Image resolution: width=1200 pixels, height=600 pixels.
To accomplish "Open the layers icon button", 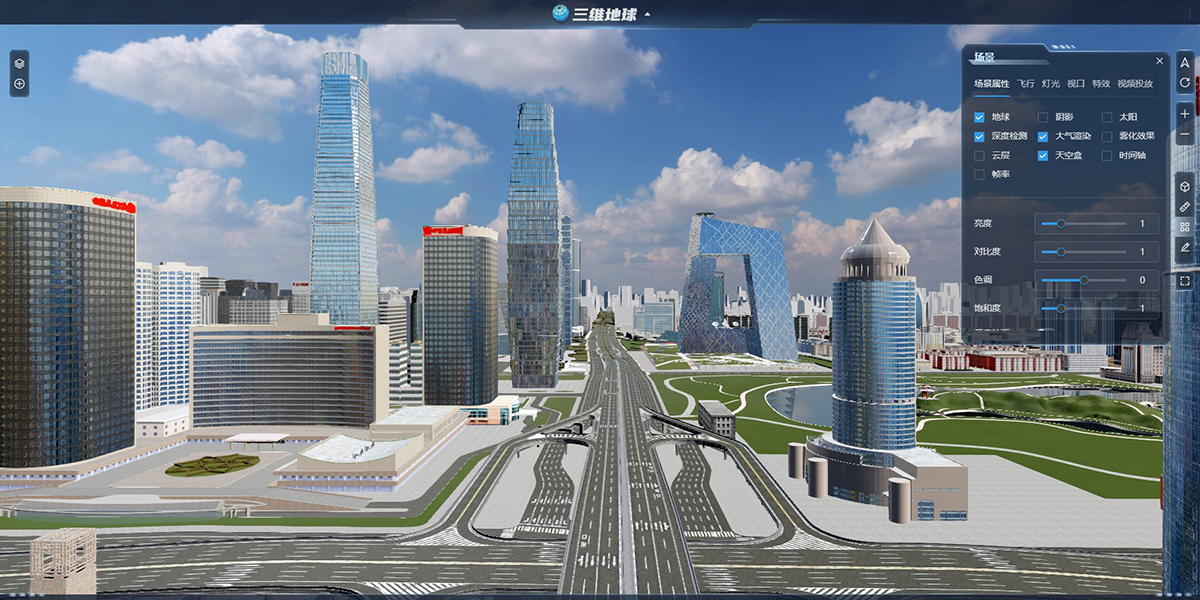I will 19,63.
